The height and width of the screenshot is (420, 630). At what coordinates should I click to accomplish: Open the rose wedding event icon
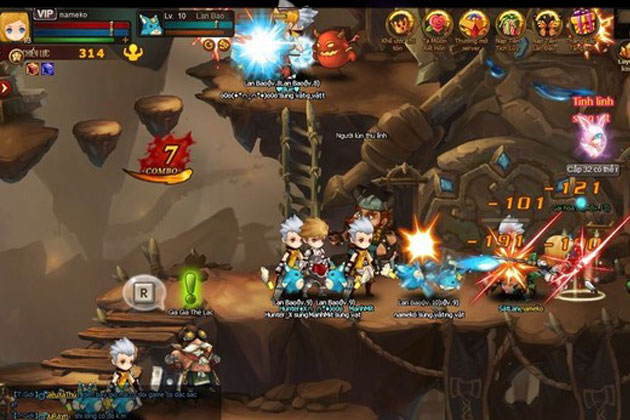[x=438, y=23]
